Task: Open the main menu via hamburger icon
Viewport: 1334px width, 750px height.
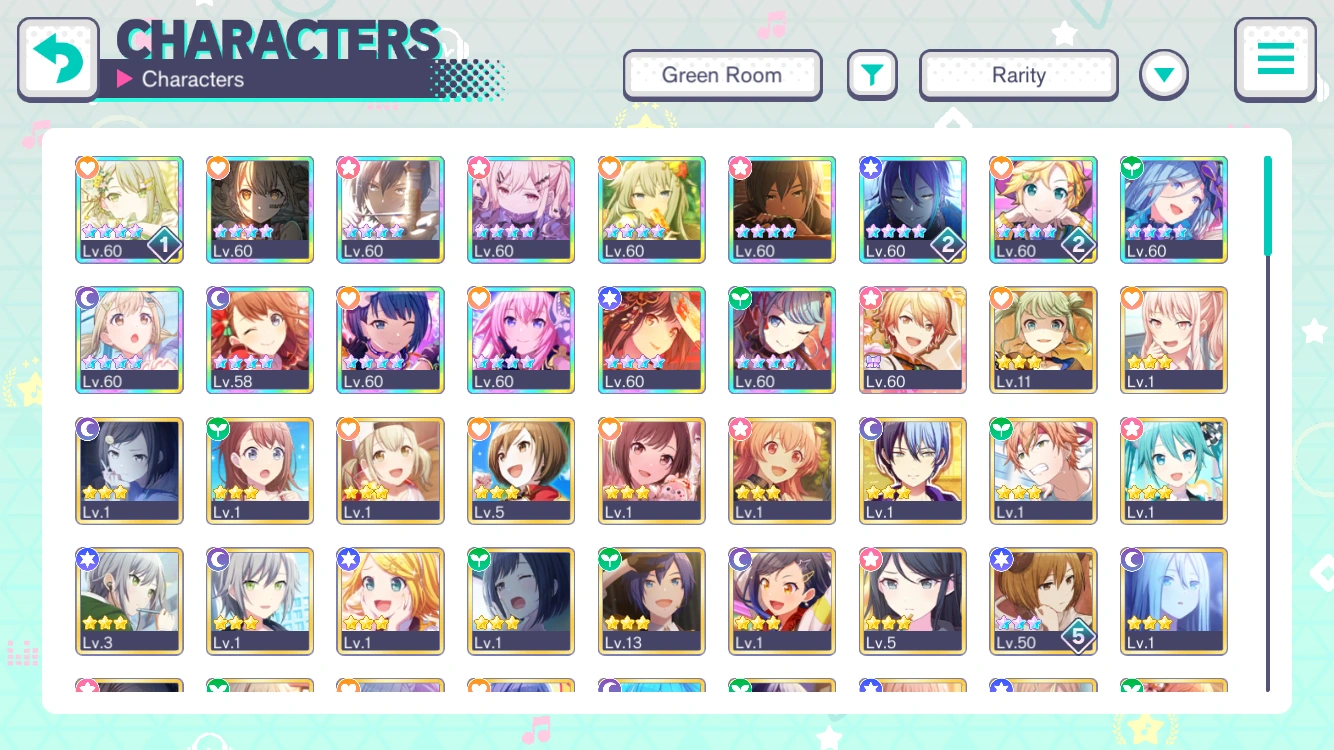Action: [1275, 59]
